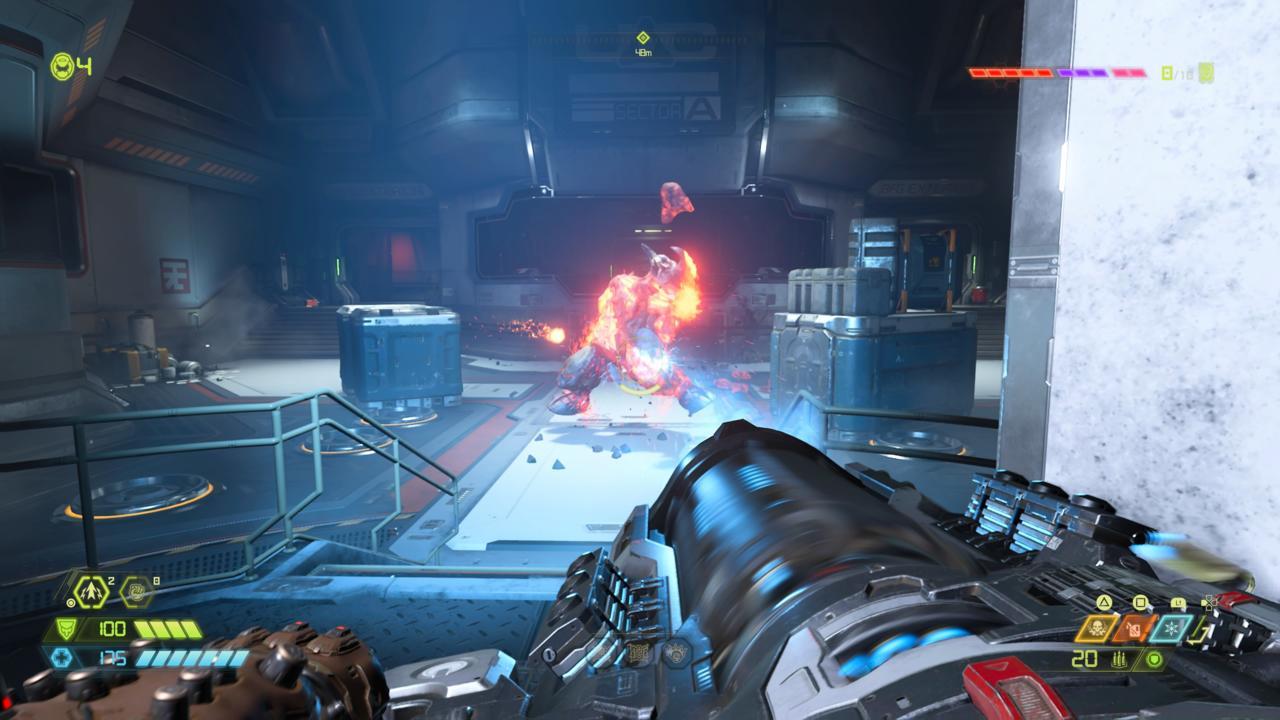The width and height of the screenshot is (1280, 720).
Task: Click the bullets ammo type icon
Action: pos(1119,660)
